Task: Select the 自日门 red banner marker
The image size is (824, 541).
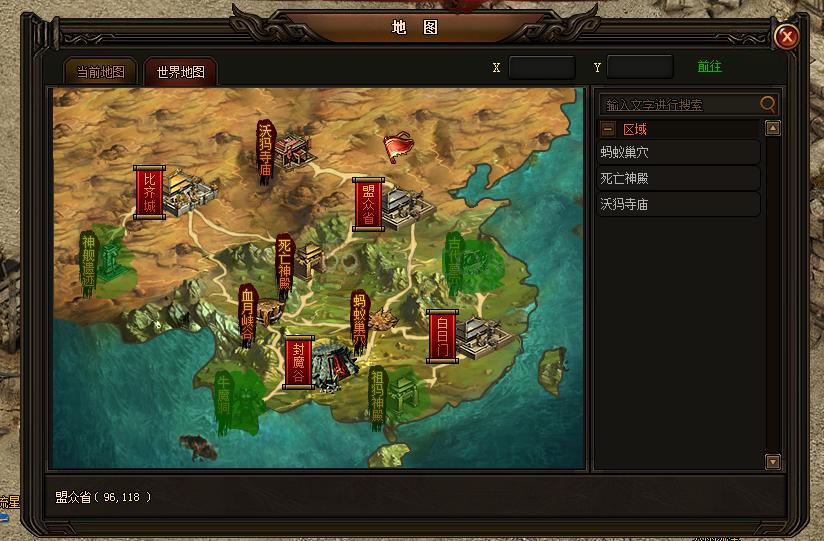Action: pos(442,336)
